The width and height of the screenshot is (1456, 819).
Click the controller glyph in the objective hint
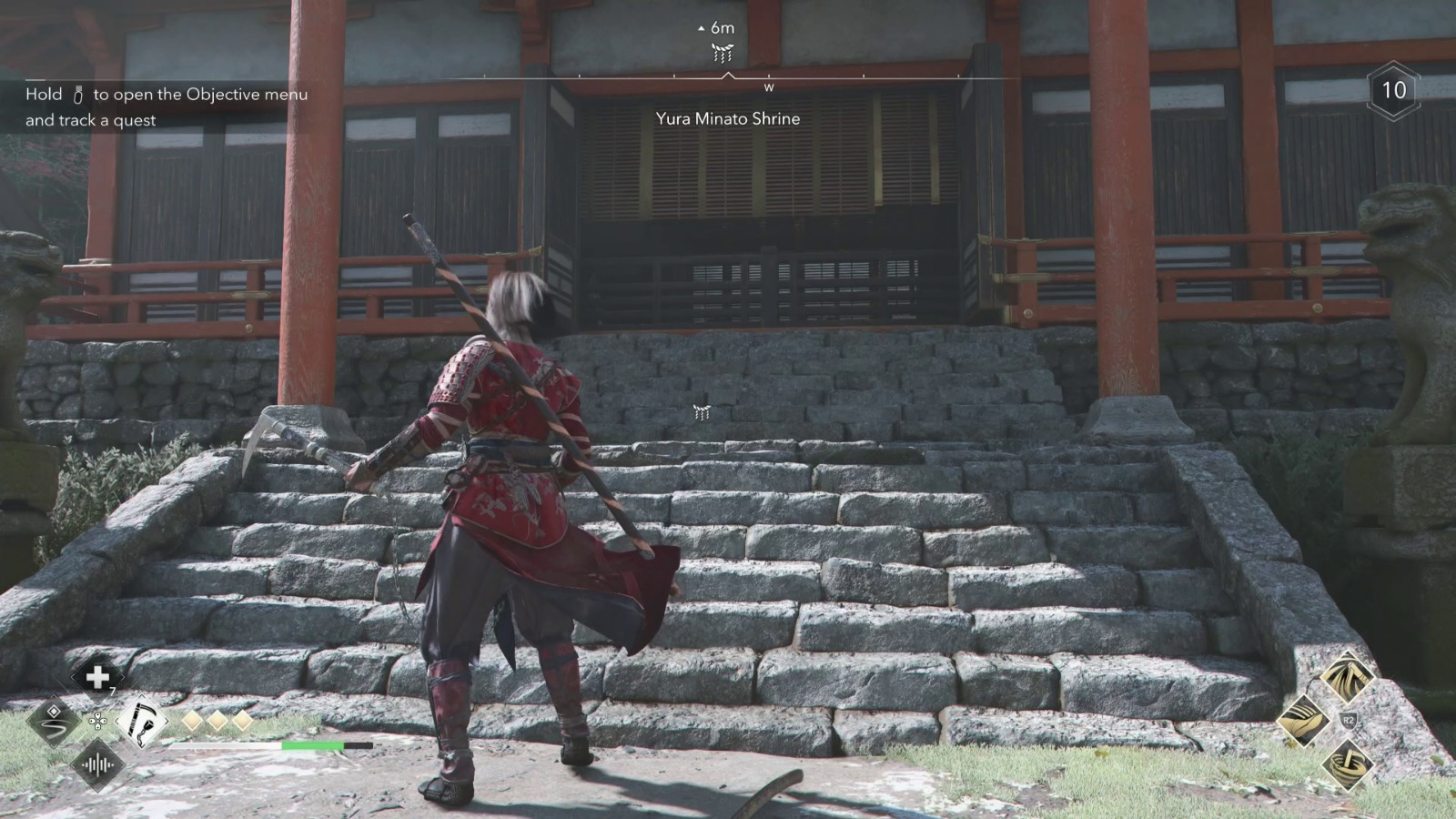coord(76,93)
